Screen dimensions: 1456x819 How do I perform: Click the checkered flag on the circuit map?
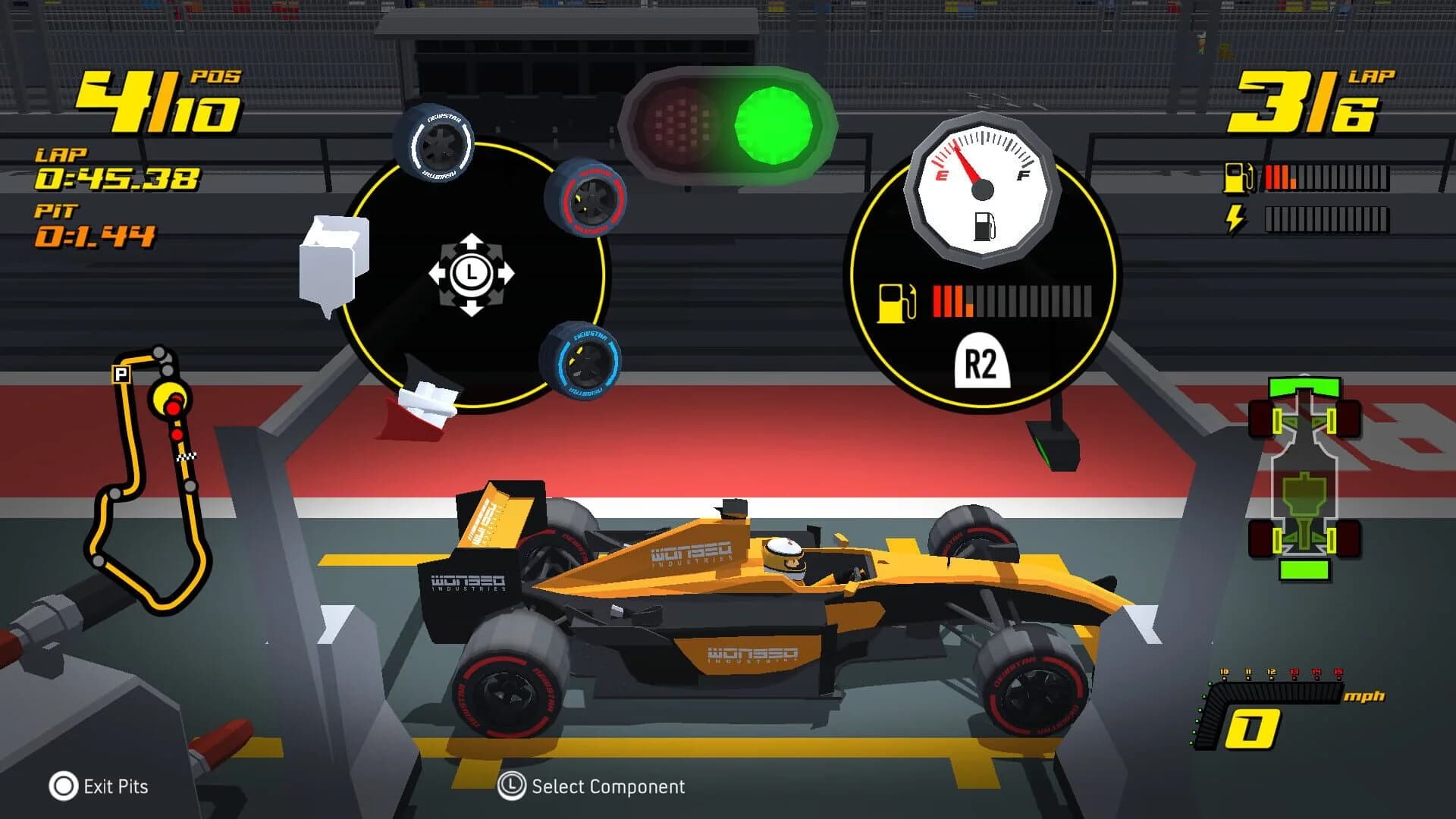[x=187, y=457]
